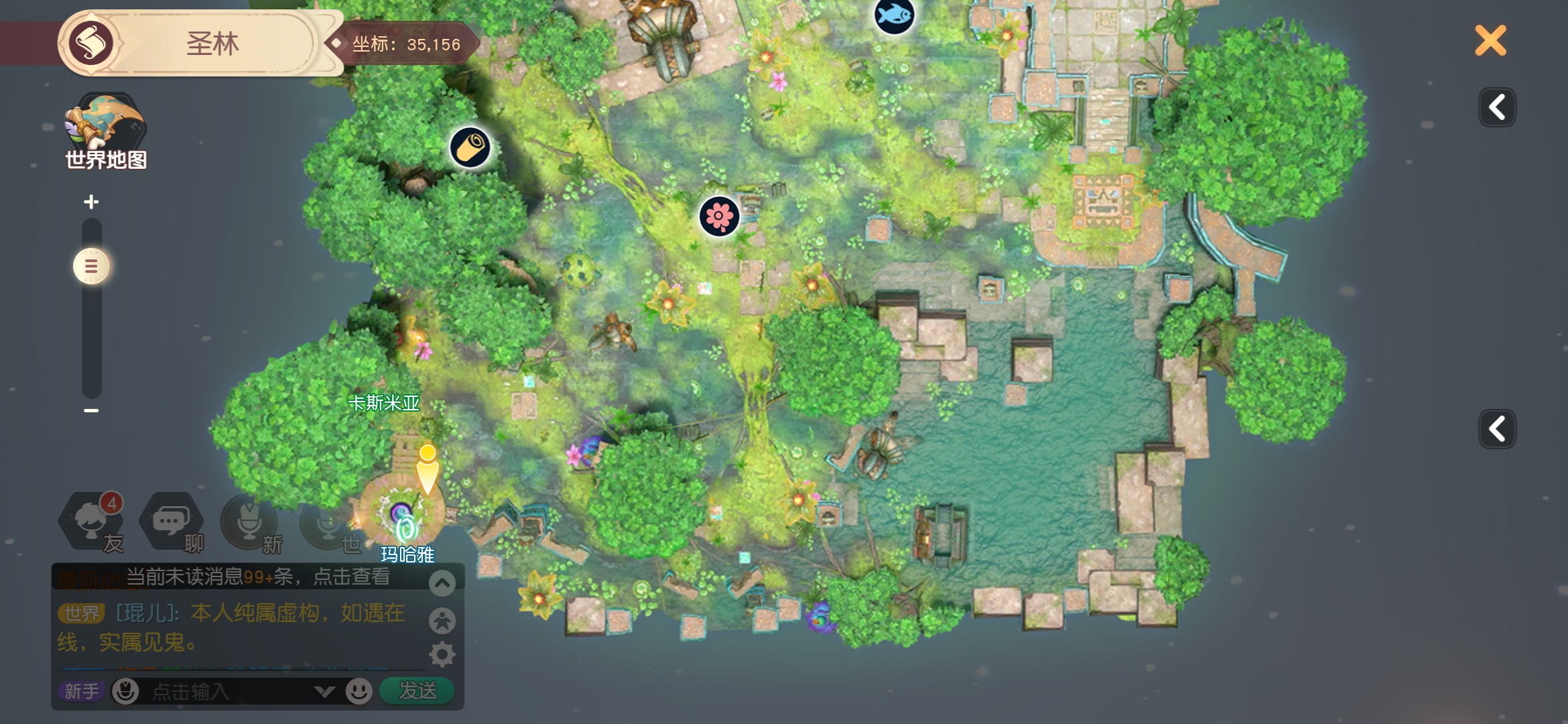Open the emoji smiley picker

(359, 691)
